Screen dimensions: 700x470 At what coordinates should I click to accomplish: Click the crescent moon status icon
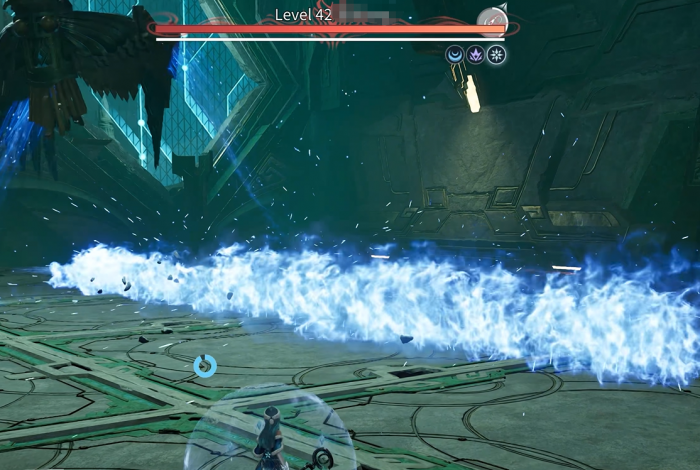click(x=455, y=55)
